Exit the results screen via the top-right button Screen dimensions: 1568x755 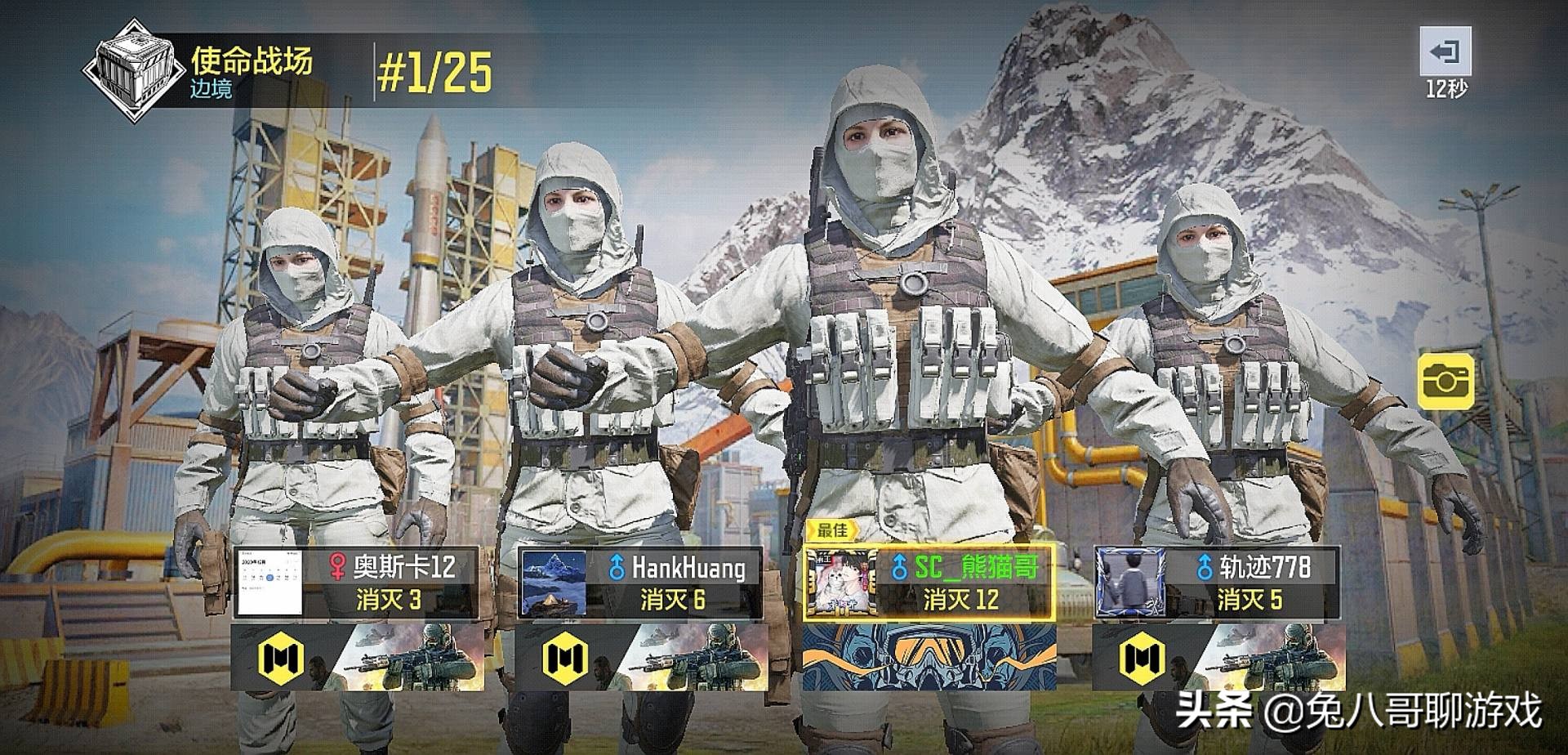(1445, 53)
